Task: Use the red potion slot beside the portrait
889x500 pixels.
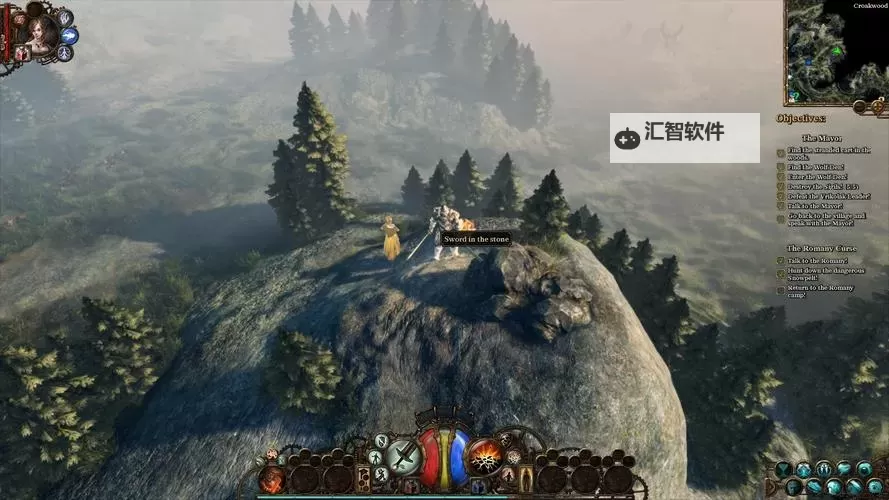Action: point(22,51)
